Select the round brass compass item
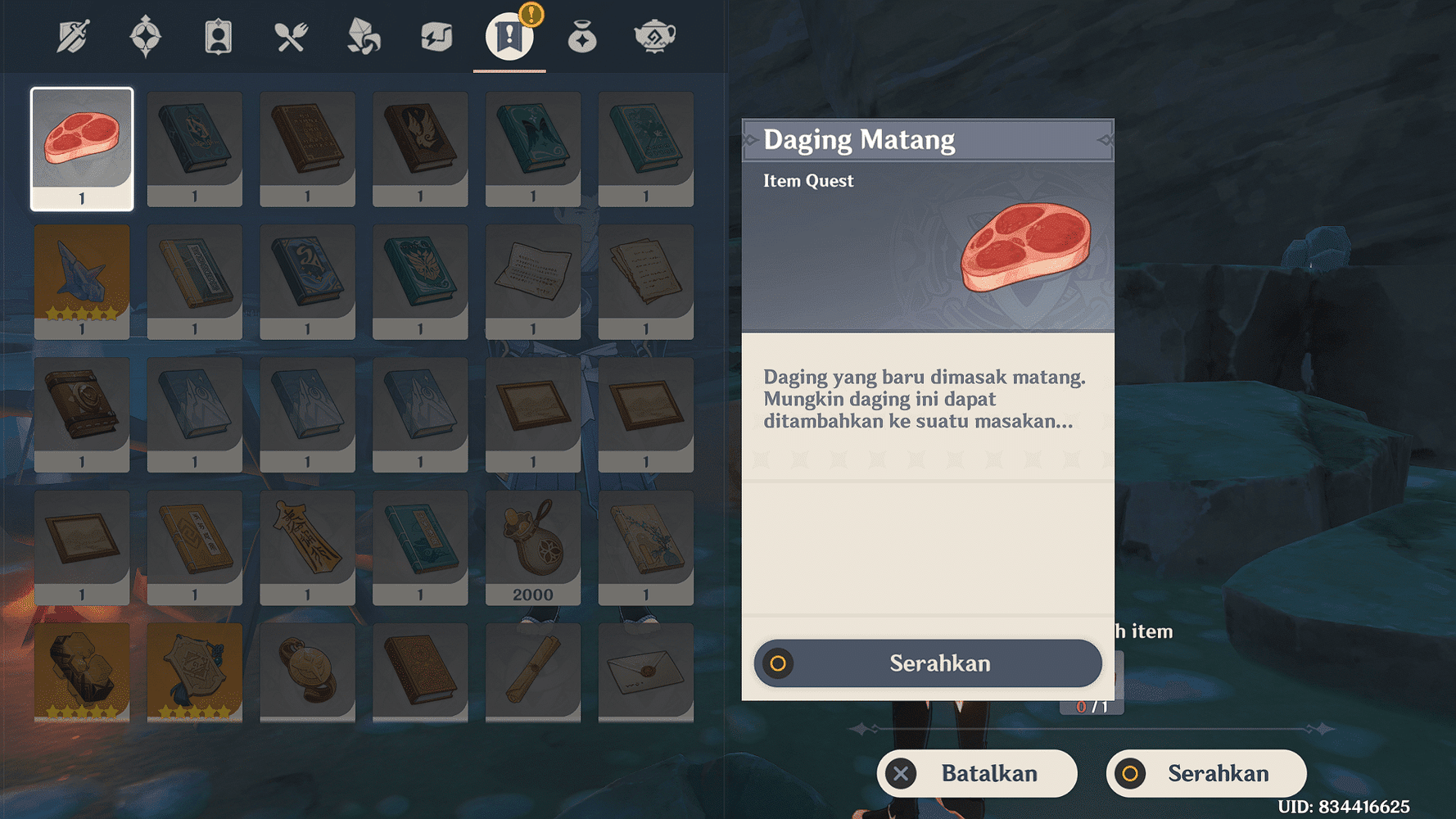 tap(307, 672)
